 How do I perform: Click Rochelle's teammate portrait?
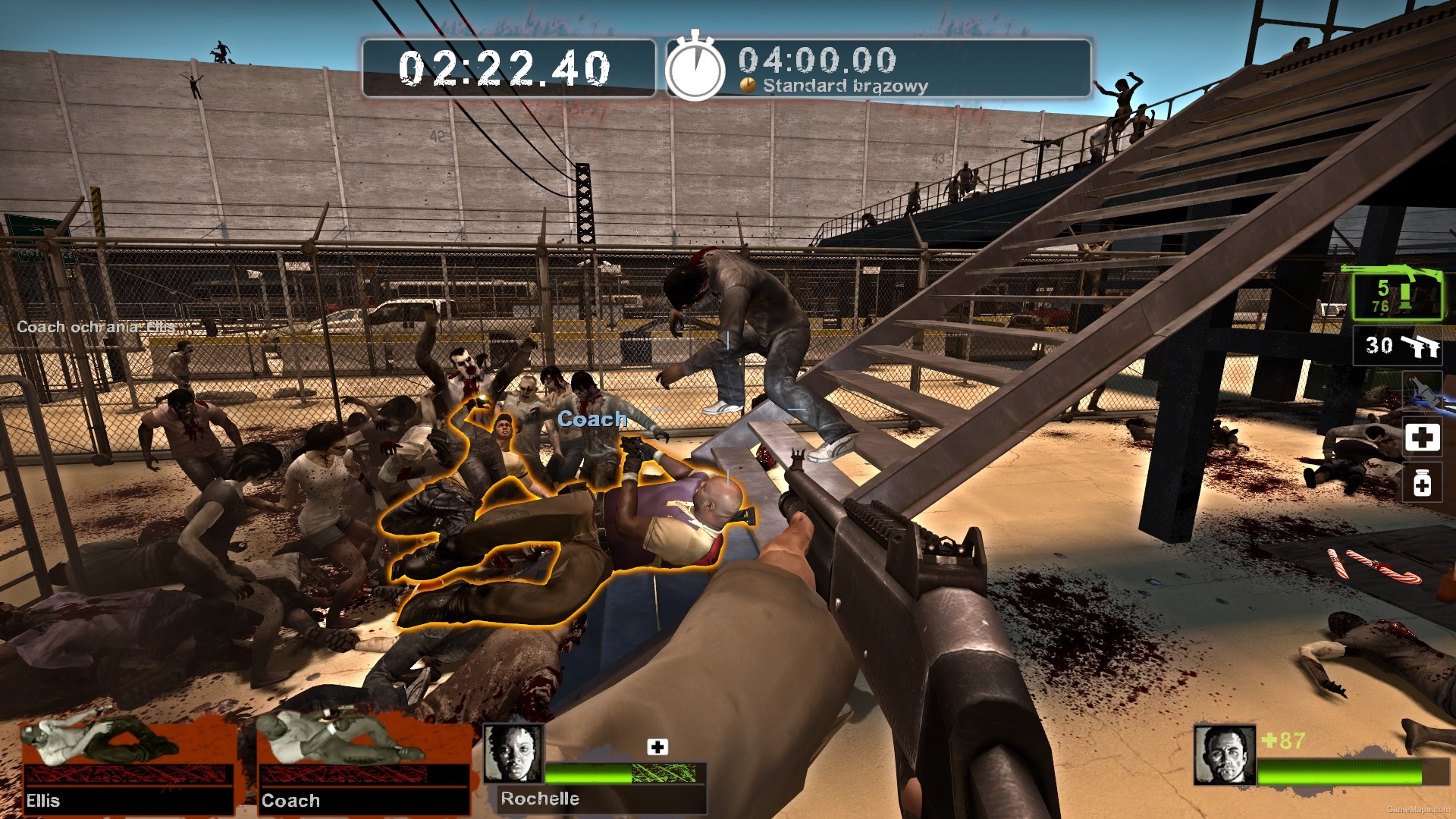513,753
